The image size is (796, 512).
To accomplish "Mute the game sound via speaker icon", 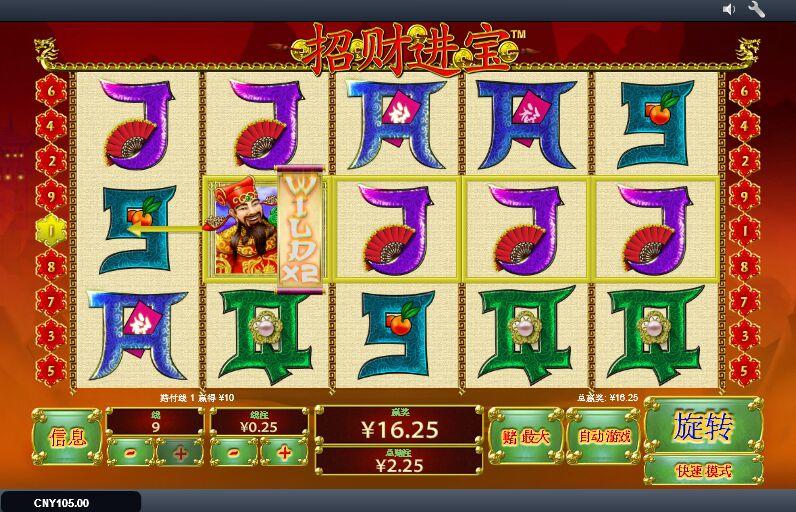I will [x=729, y=10].
